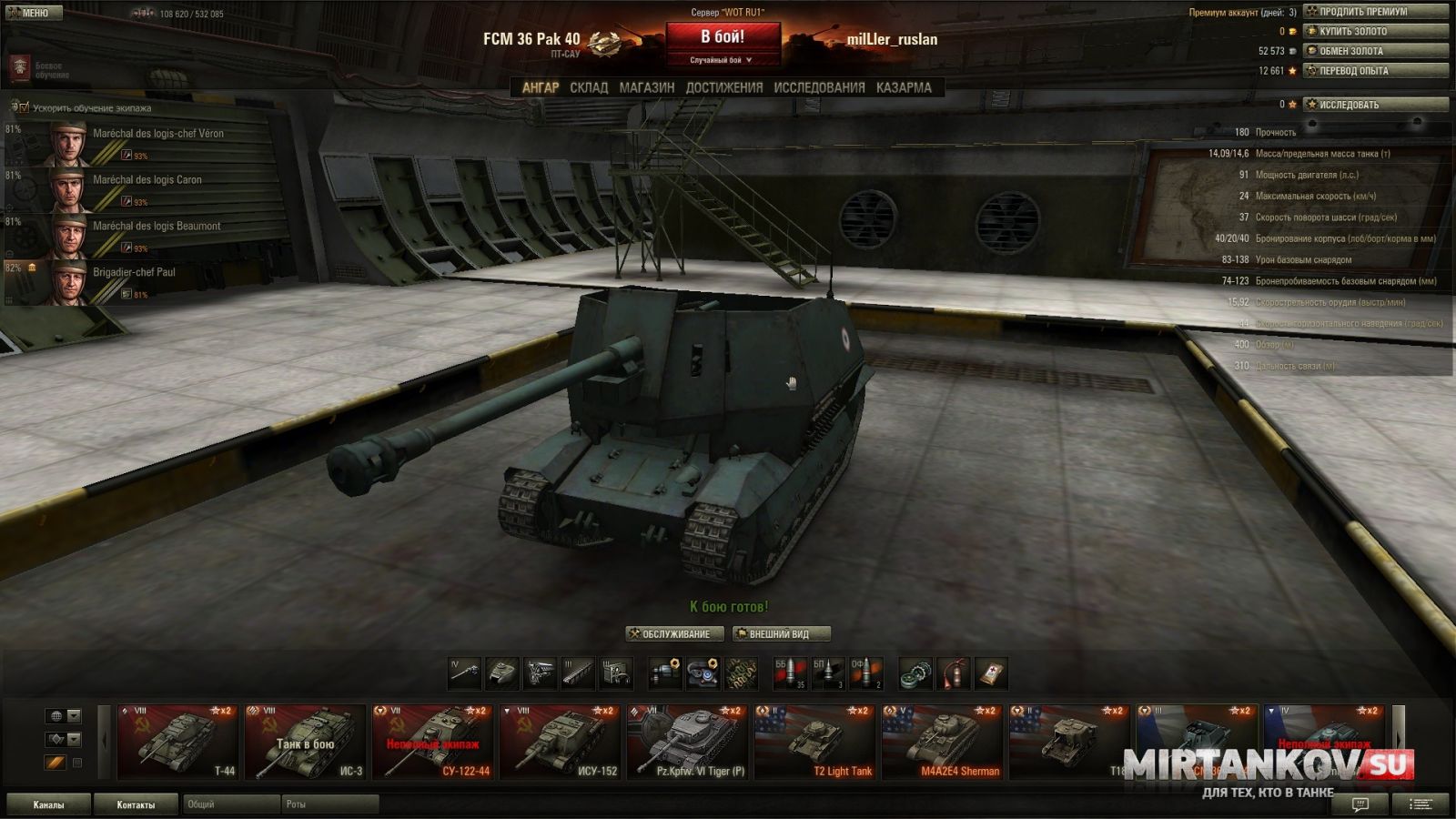
Task: Open the nation filter dropdown arrow
Action: (73, 715)
